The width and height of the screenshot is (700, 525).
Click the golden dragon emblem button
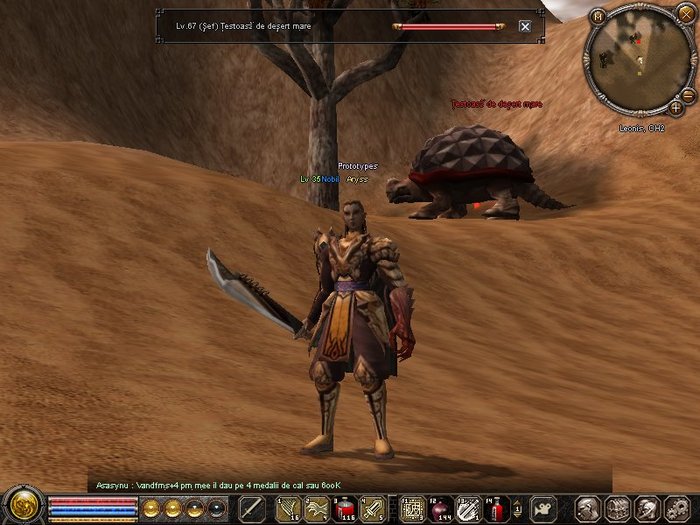tap(21, 506)
